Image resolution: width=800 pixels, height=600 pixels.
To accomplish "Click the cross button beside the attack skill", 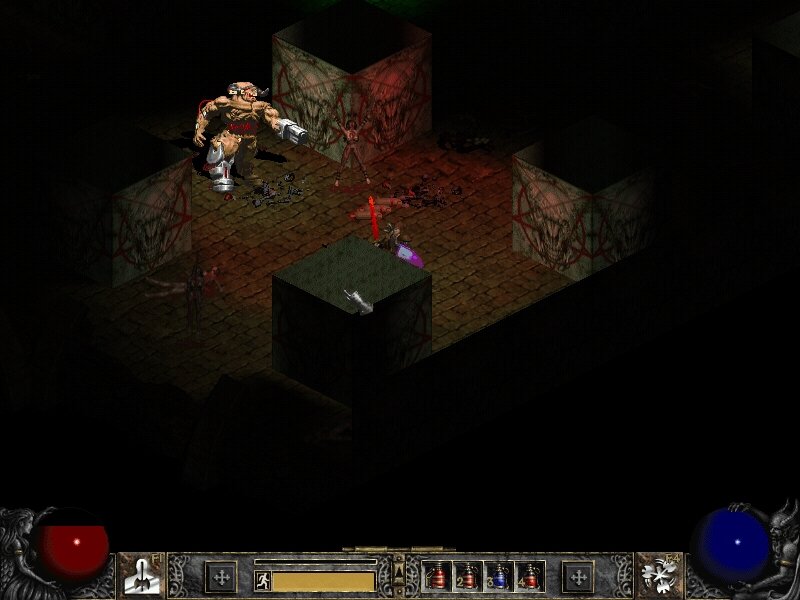I will click(220, 576).
